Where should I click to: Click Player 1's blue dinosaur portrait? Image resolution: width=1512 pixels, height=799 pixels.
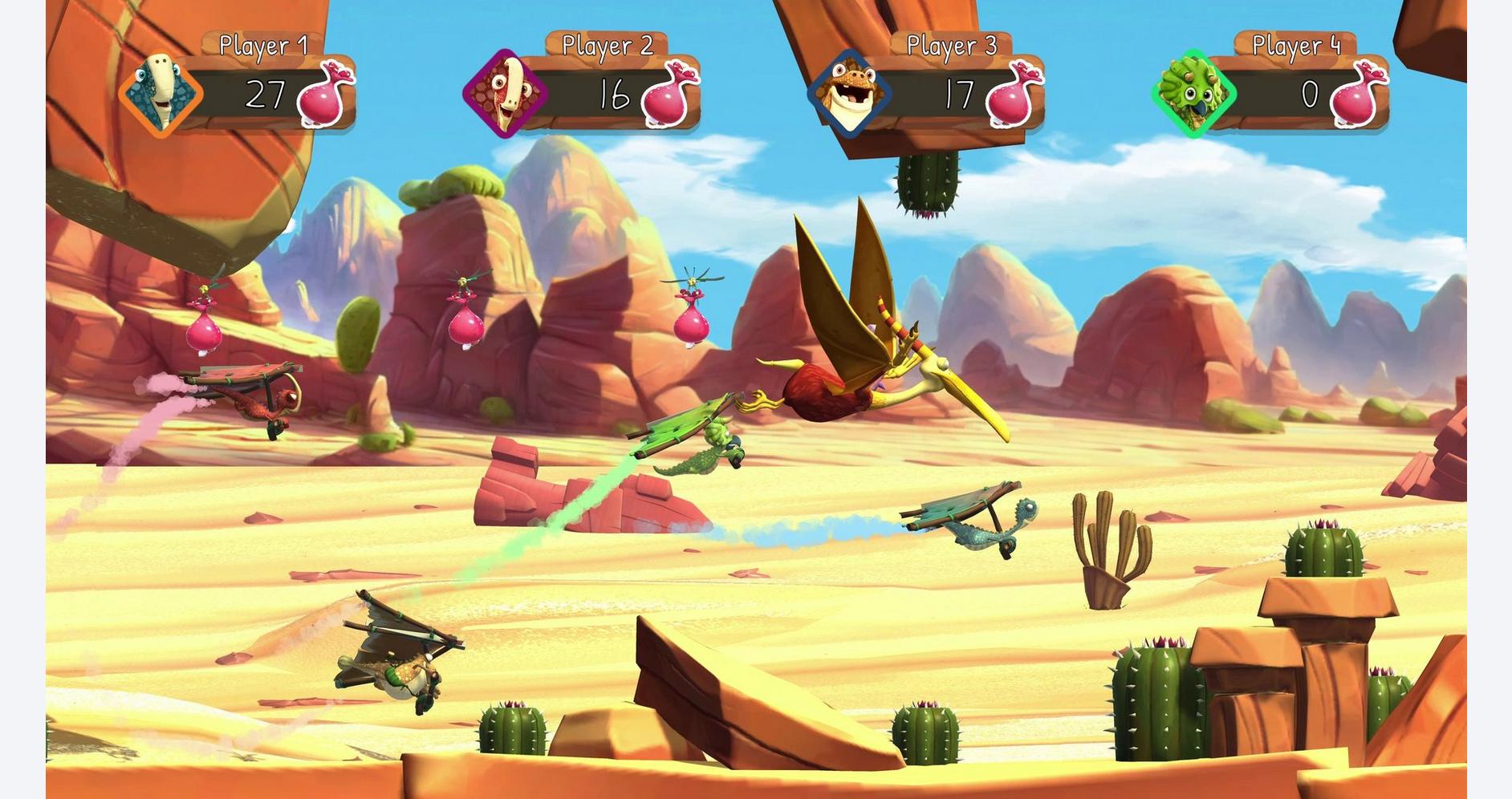(161, 93)
